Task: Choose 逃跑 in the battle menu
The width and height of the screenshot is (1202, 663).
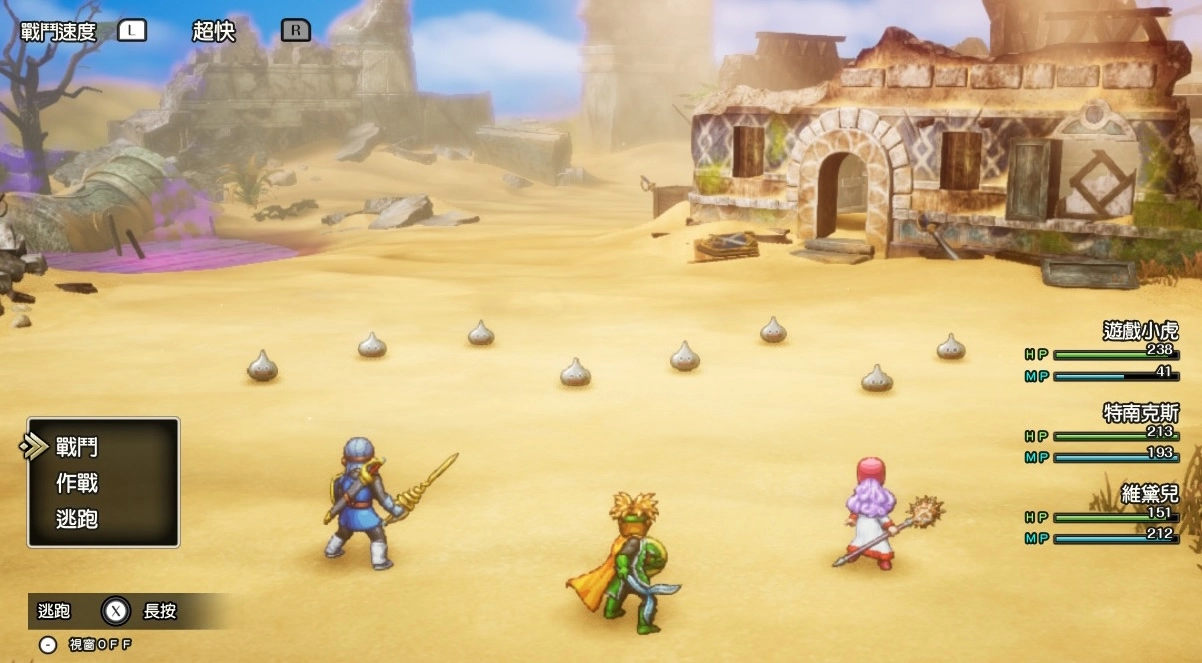Action: [x=77, y=519]
